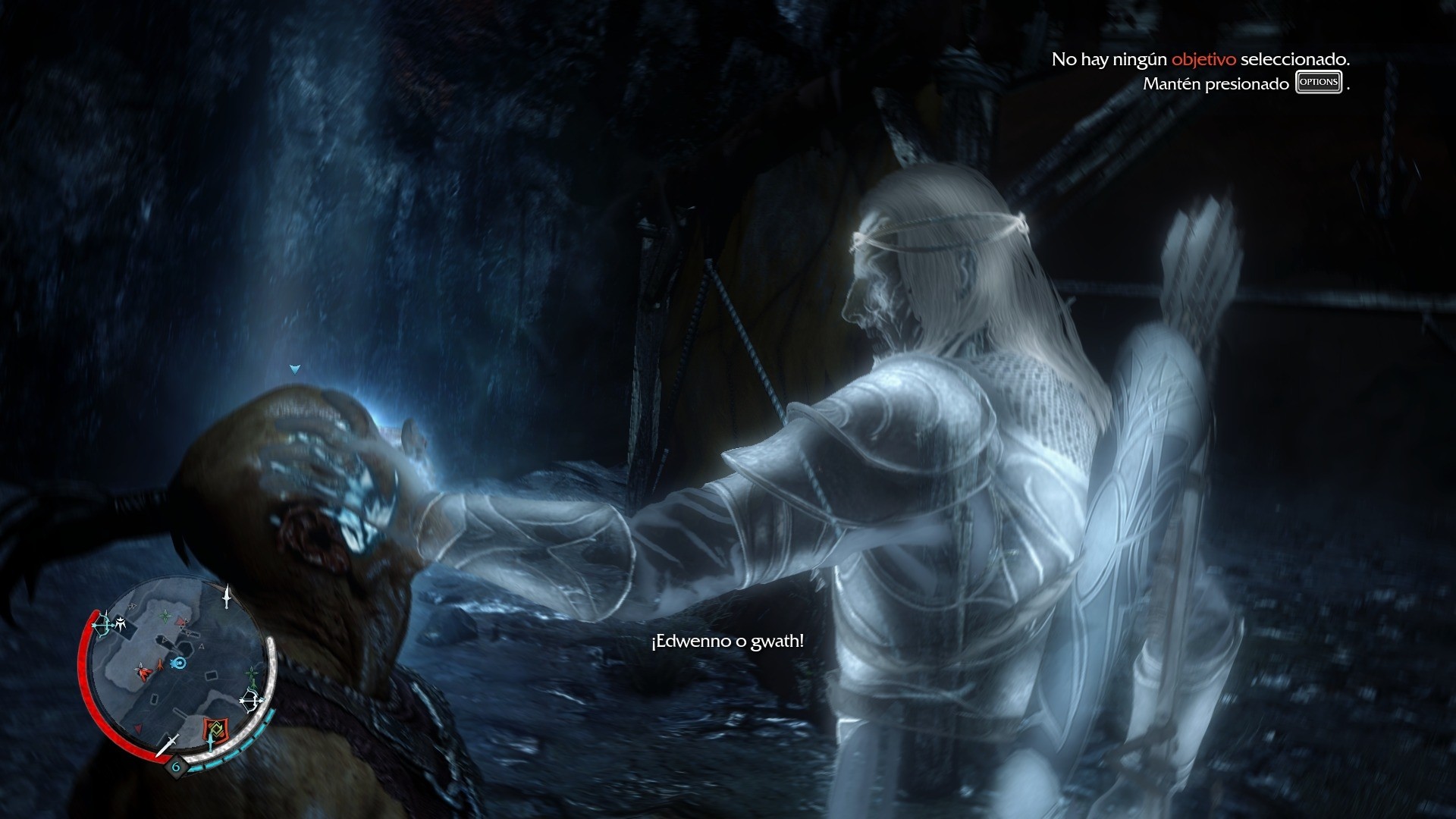Select the white spiked crown marker on the minimap
Image resolution: width=1456 pixels, height=819 pixels.
[121, 625]
